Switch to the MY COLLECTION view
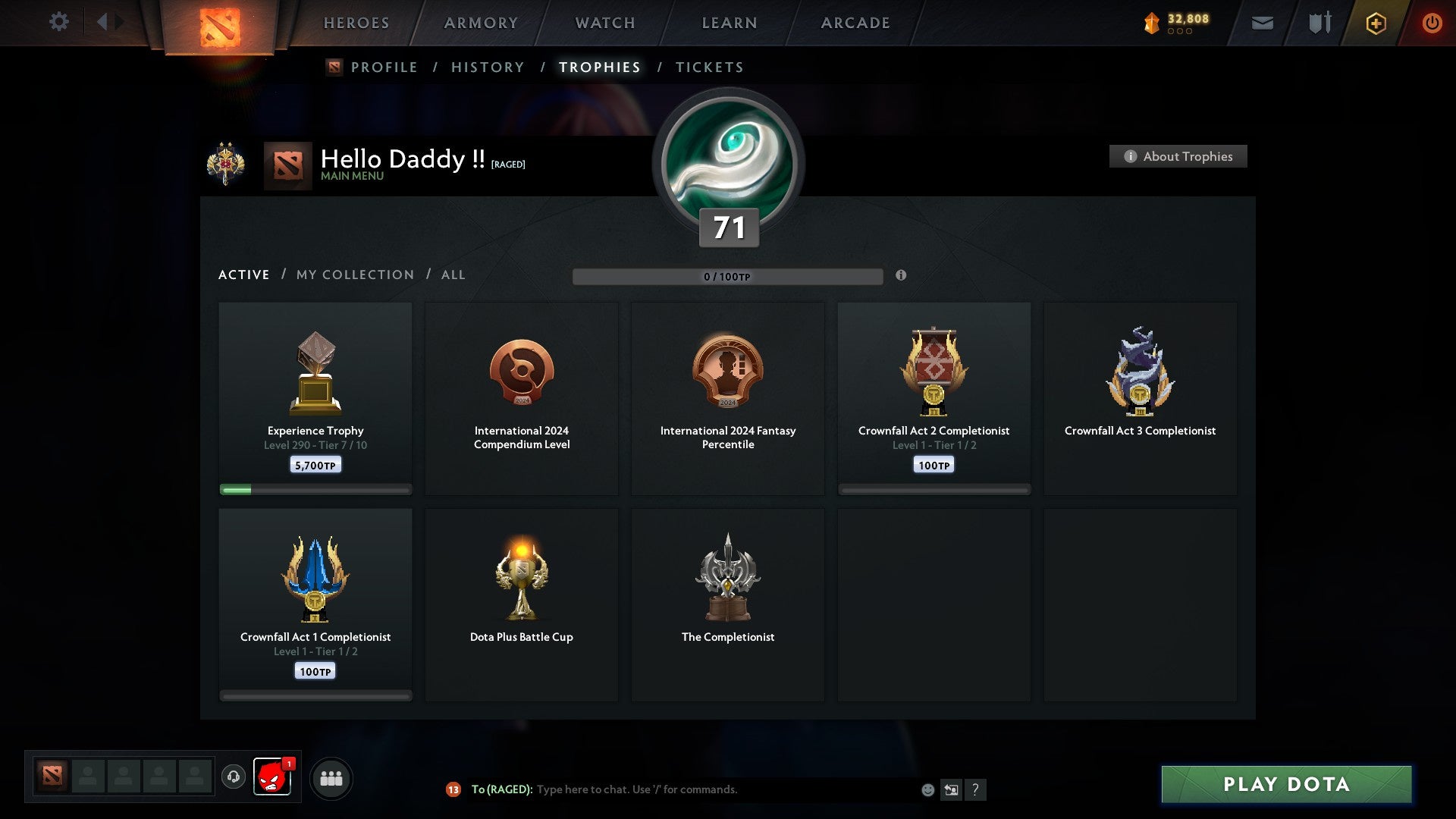Image resolution: width=1456 pixels, height=819 pixels. [x=354, y=275]
